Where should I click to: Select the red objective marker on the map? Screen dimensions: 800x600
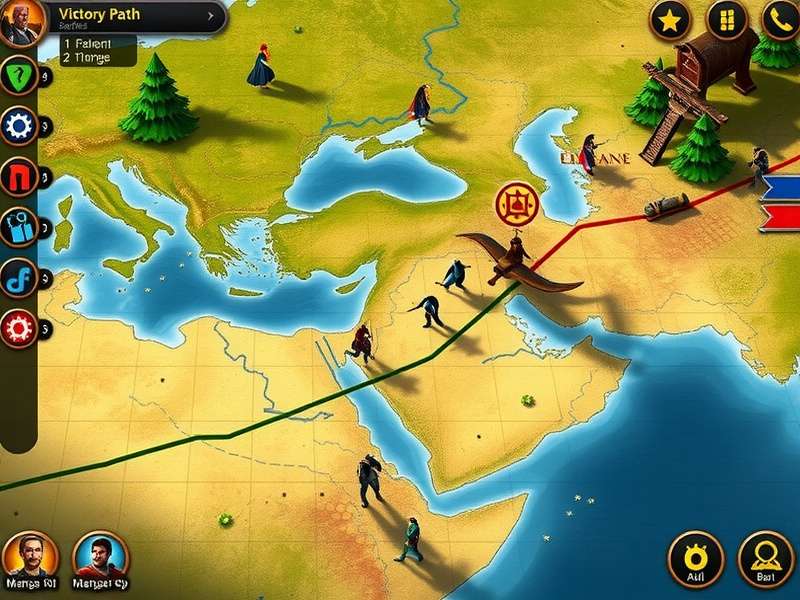tap(517, 205)
